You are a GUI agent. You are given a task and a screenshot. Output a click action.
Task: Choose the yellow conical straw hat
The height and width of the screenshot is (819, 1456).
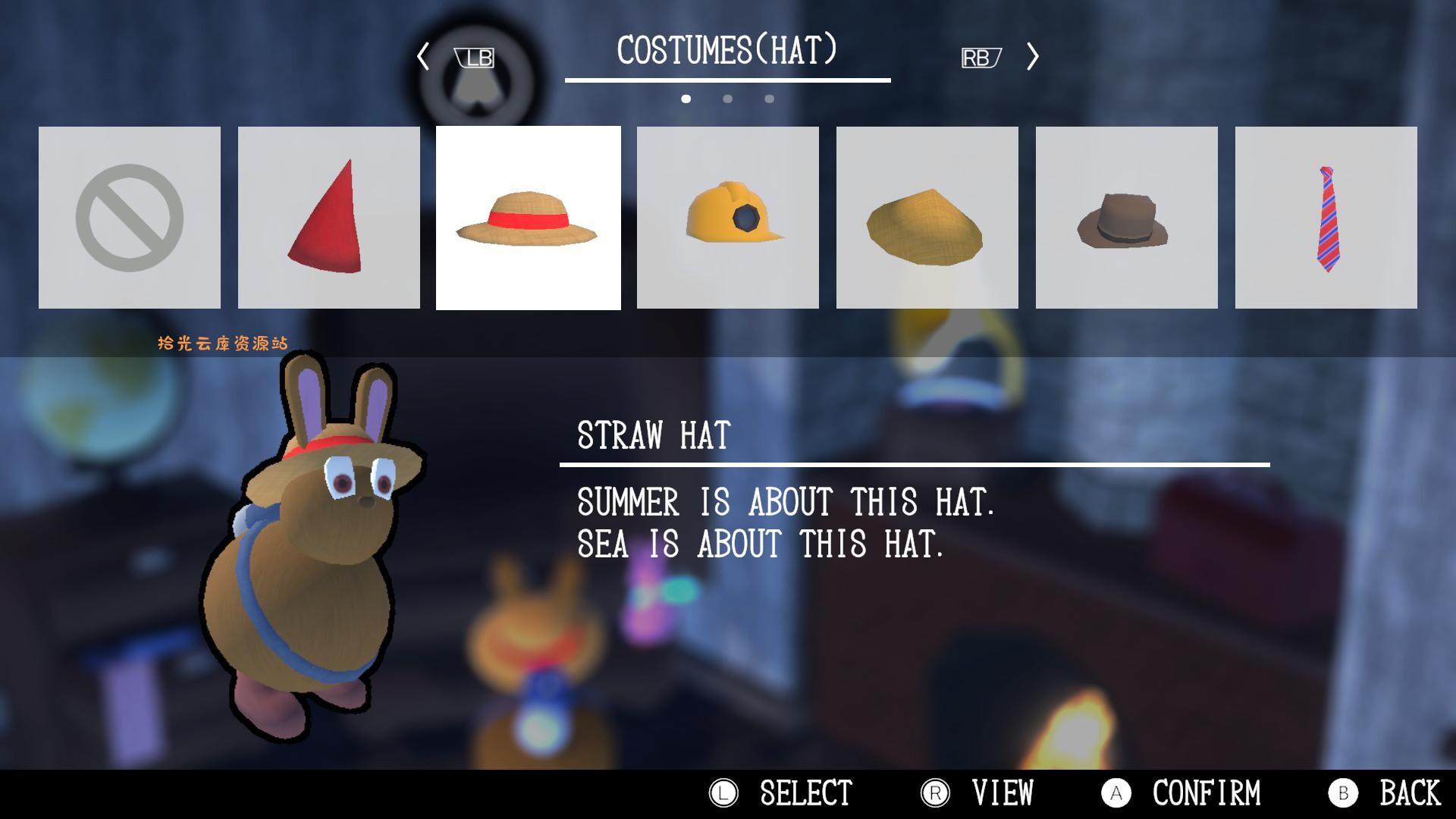click(x=927, y=218)
